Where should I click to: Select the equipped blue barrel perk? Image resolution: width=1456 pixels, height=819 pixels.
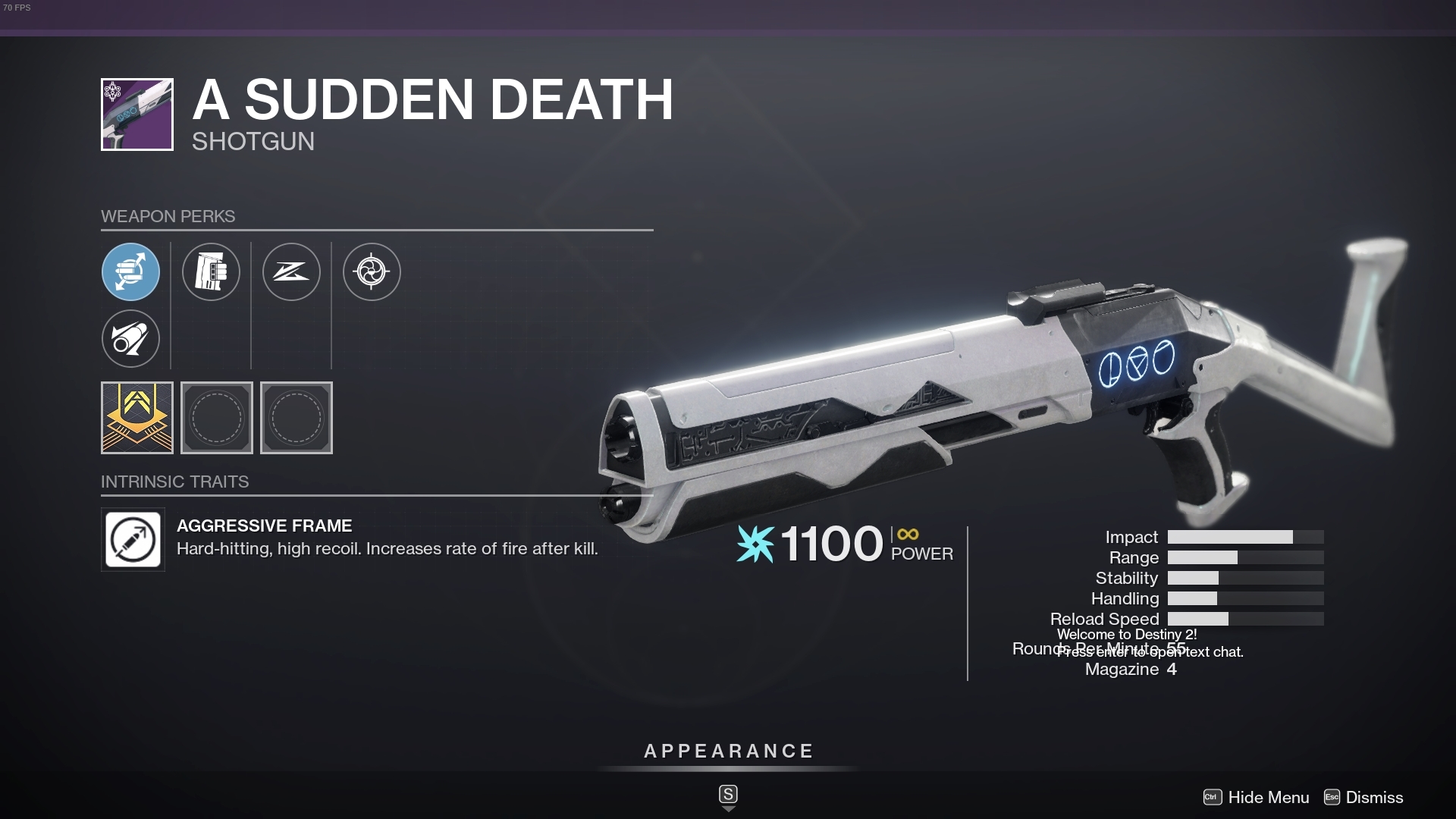[x=130, y=271]
